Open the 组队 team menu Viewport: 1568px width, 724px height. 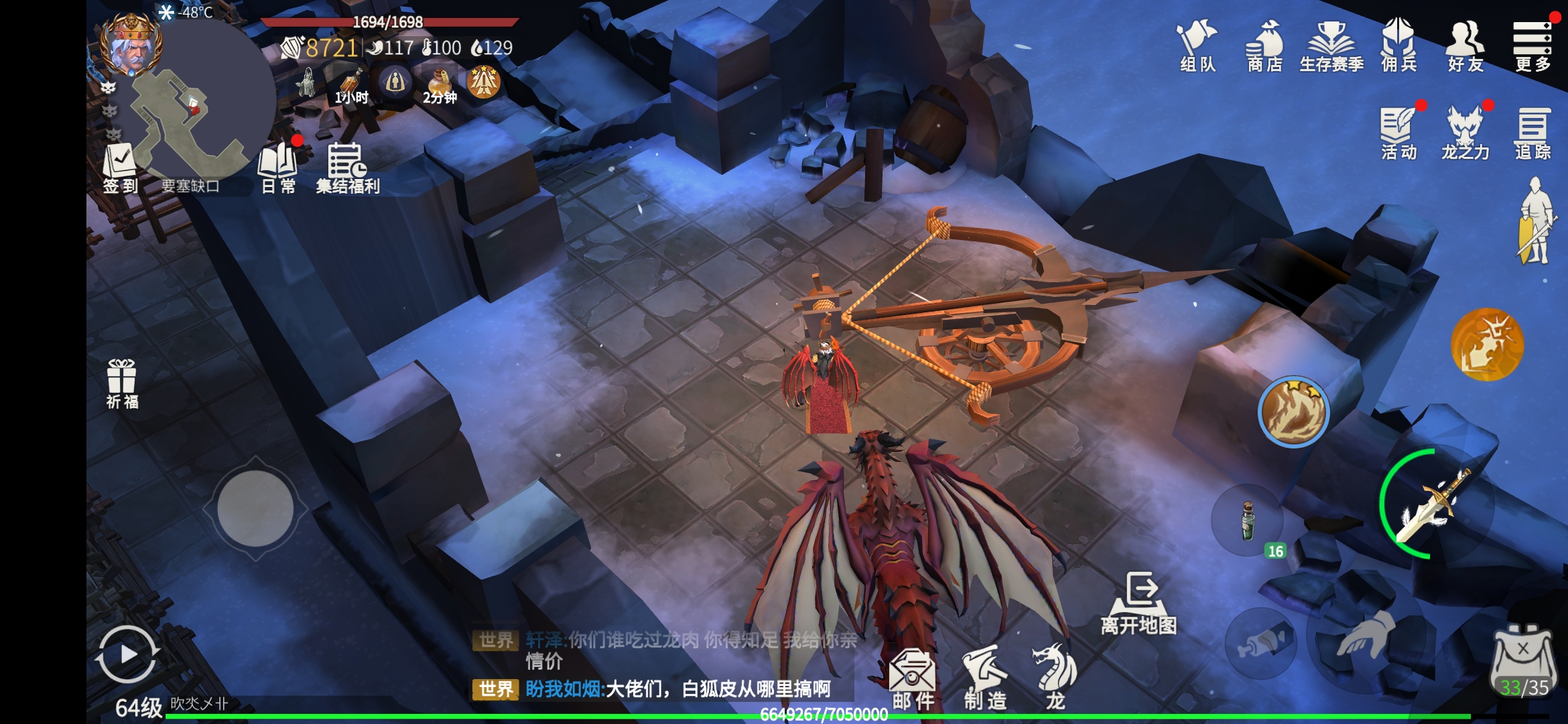1197,46
